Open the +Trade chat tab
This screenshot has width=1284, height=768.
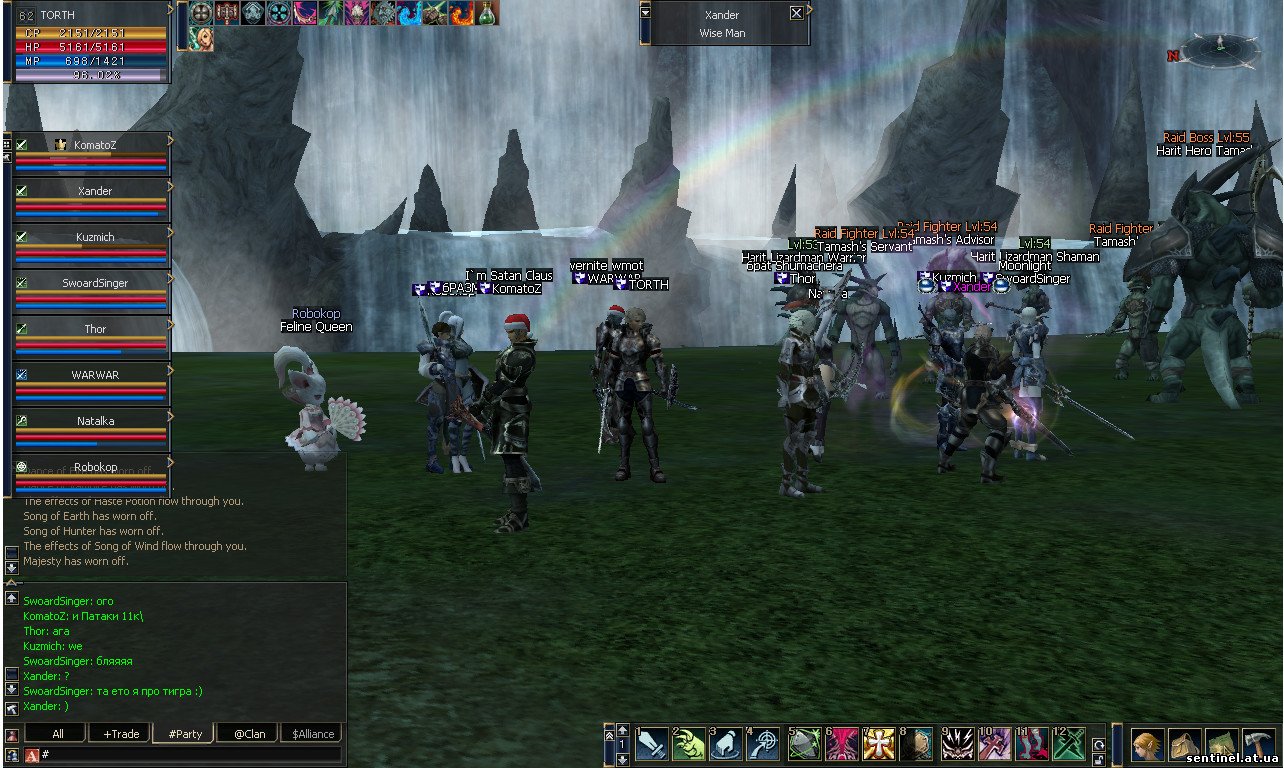click(120, 734)
